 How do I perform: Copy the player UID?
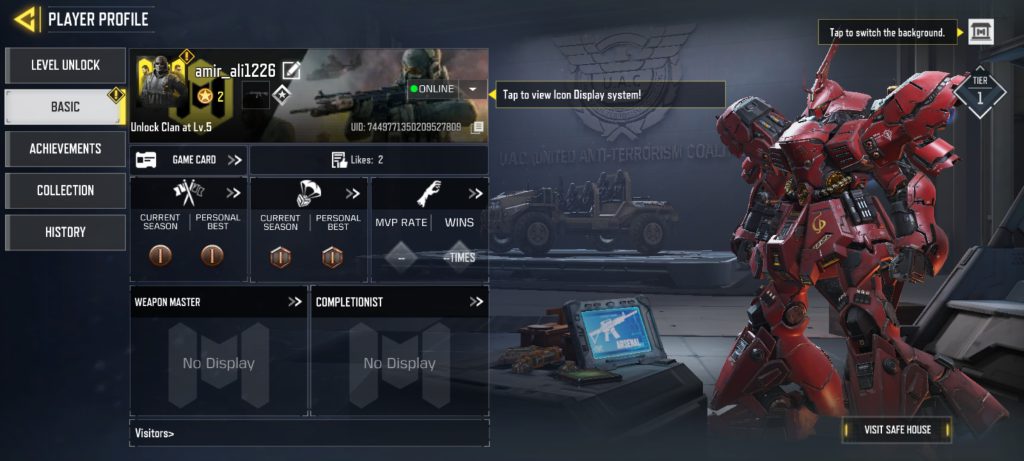[478, 127]
